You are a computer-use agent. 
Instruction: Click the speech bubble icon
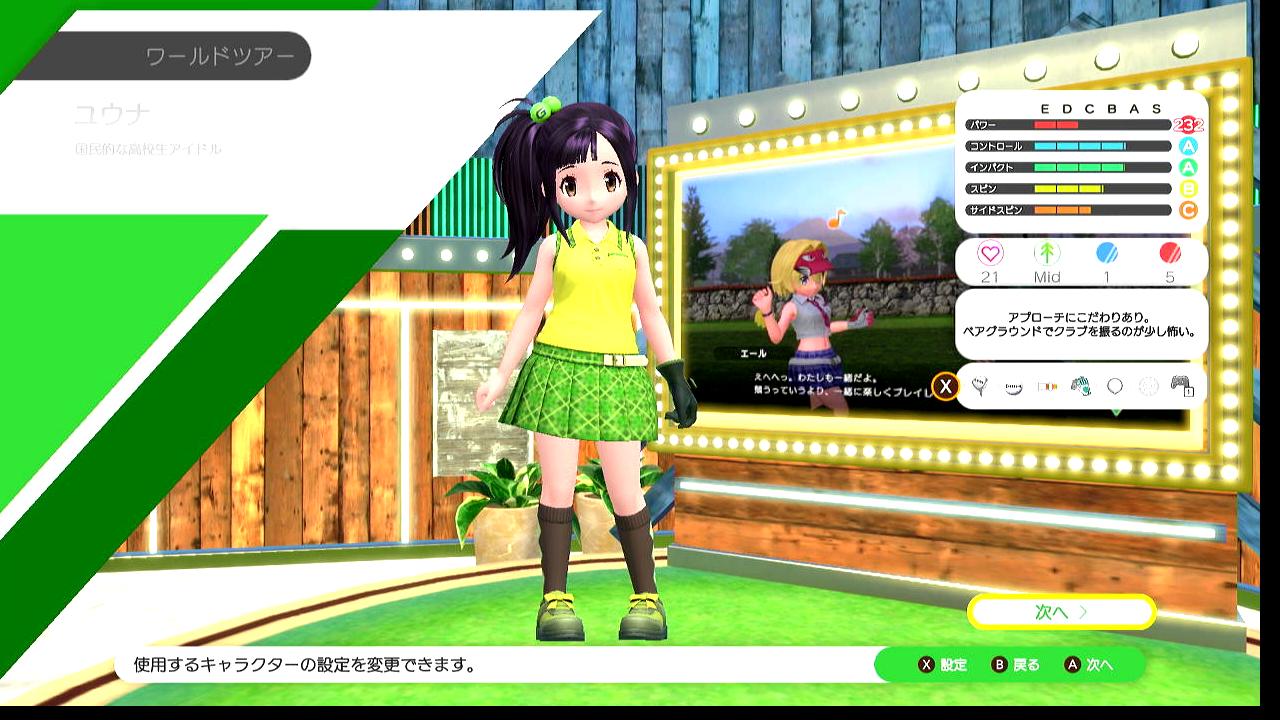click(1115, 386)
